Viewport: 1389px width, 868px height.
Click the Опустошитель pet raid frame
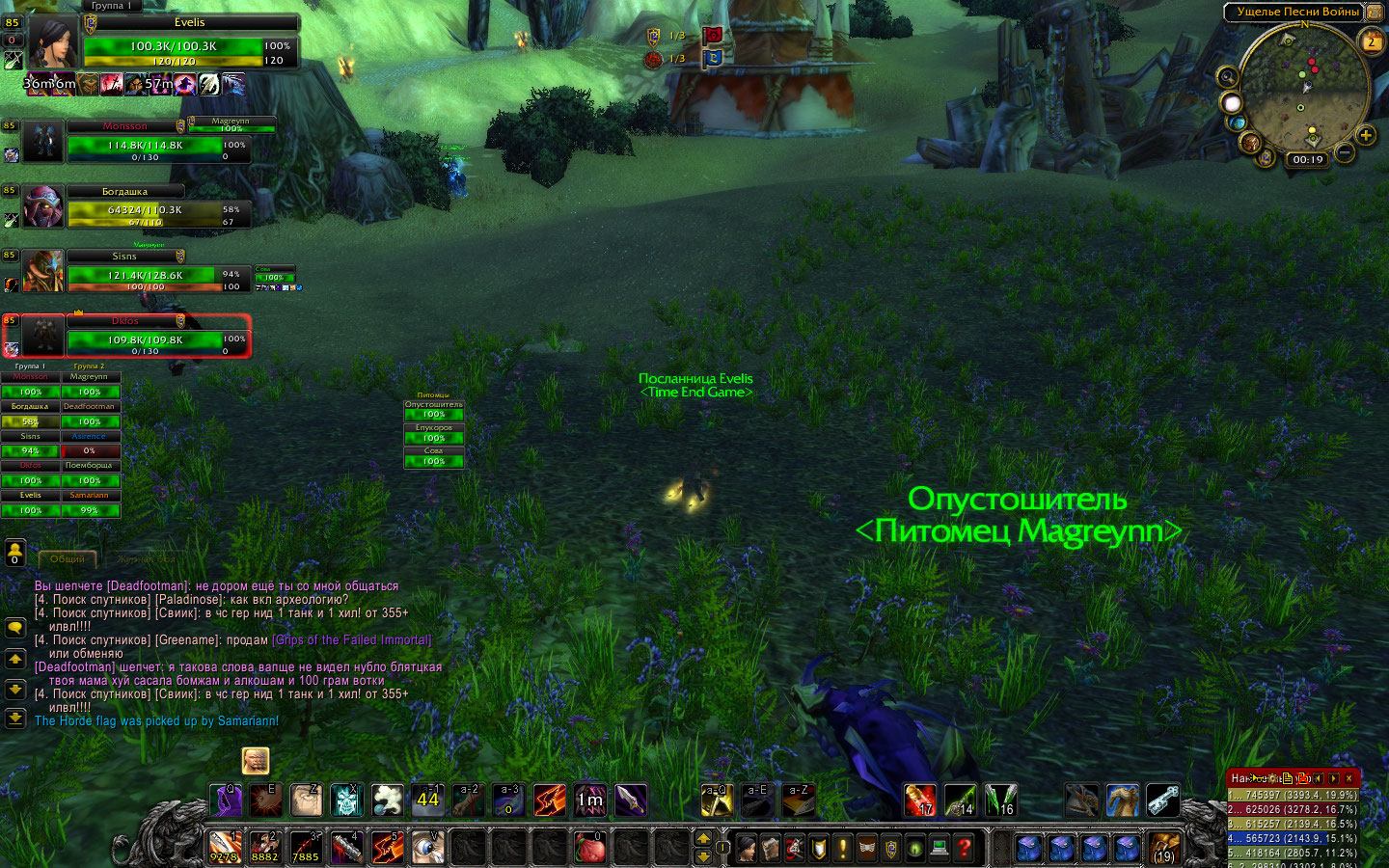433,410
